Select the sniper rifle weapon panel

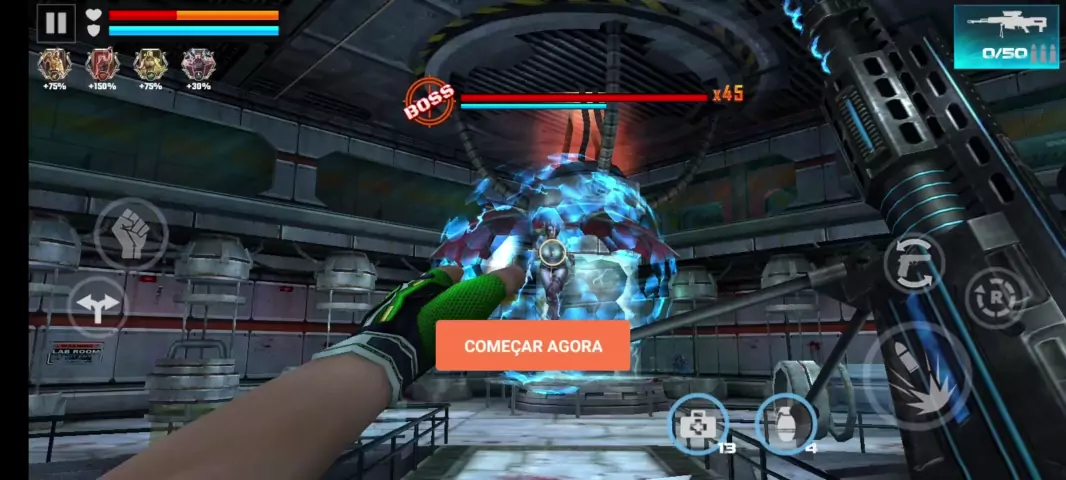[x=1005, y=37]
